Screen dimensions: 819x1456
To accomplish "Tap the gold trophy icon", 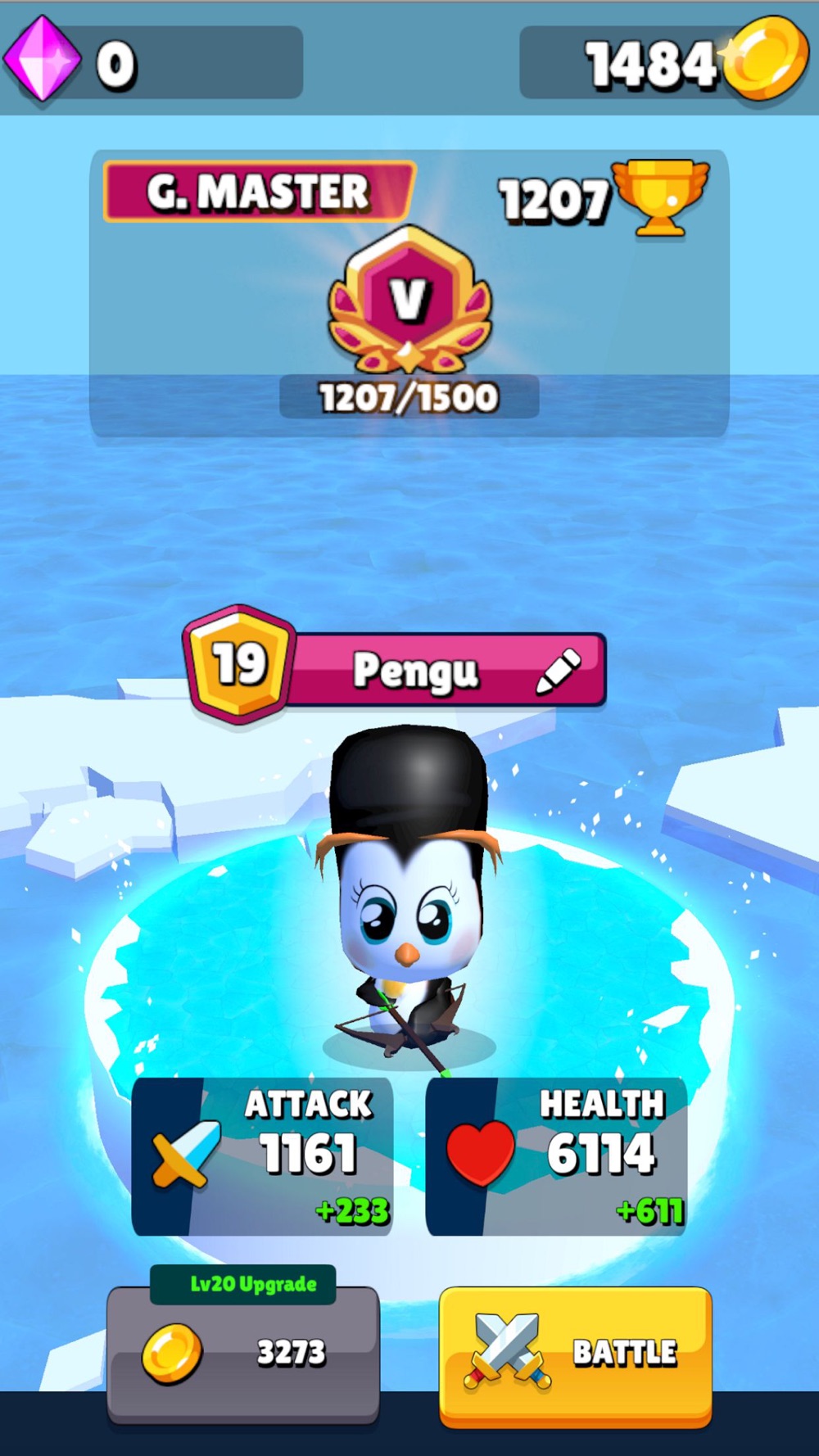I will click(660, 197).
